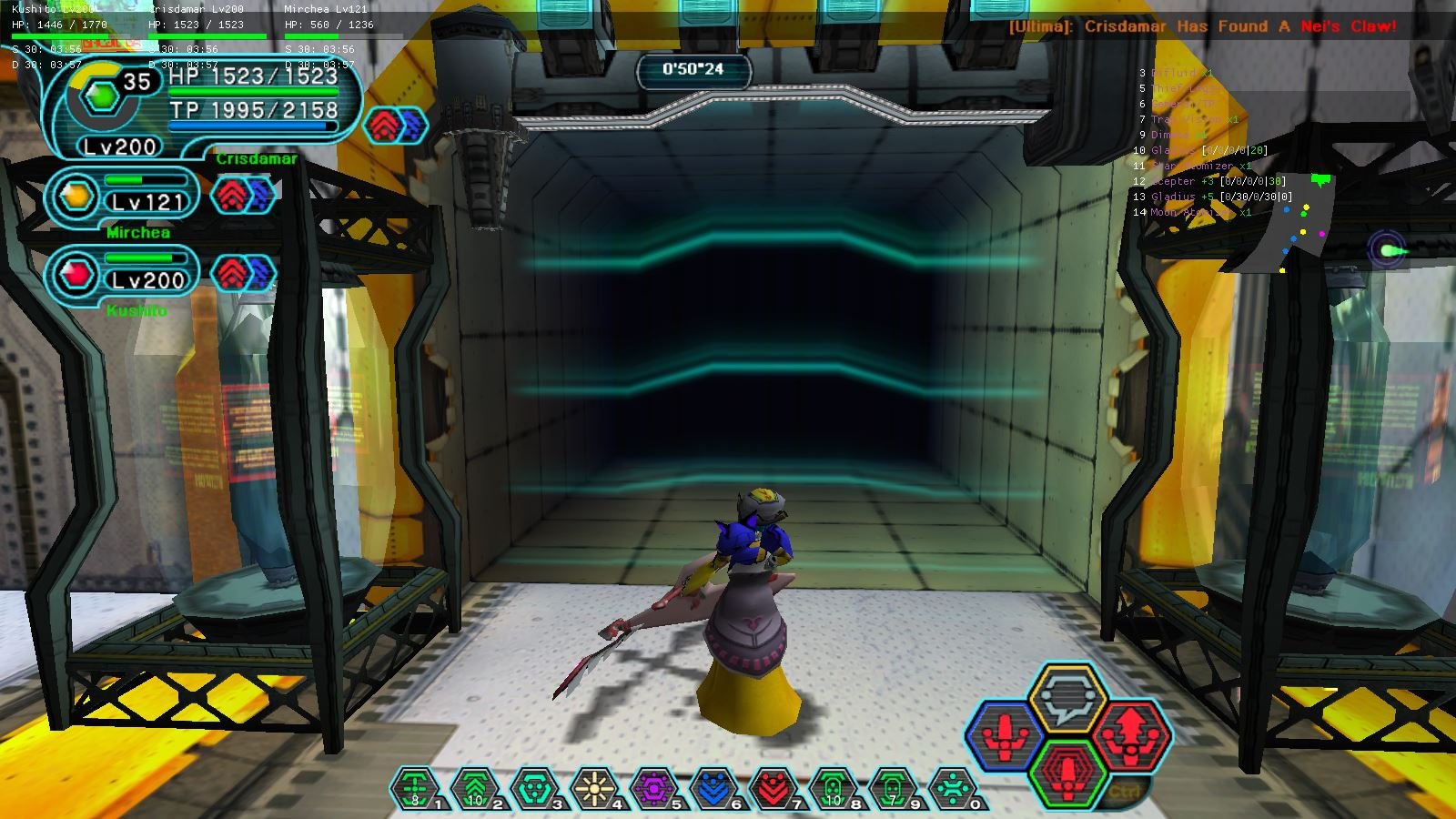Trigger the red-bordered upward arrow attack hexagon

pyautogui.click(x=1131, y=733)
